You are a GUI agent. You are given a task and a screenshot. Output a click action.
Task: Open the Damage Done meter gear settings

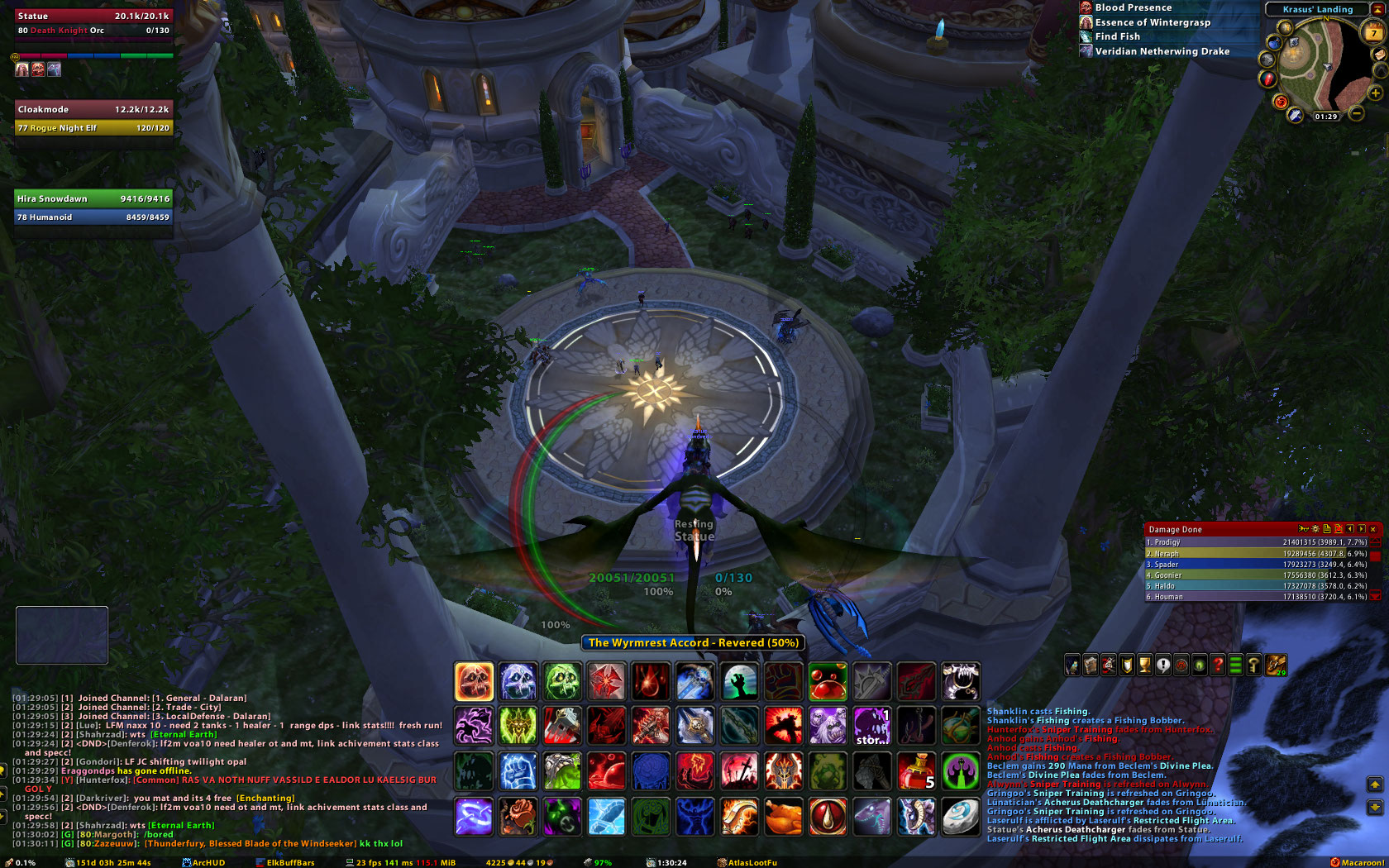point(1315,529)
